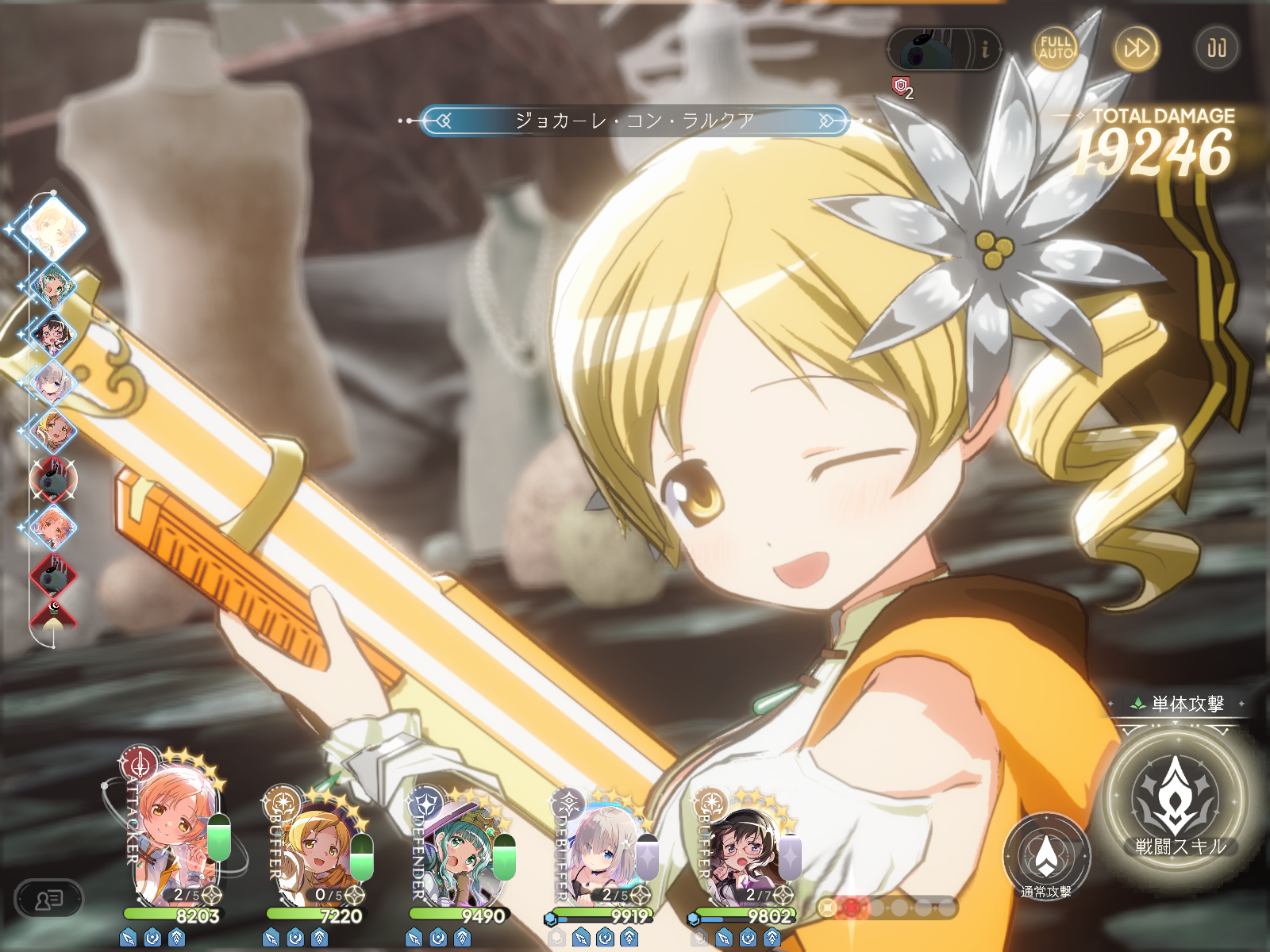Screen dimensions: 1270x952
Task: Pause the battle
Action: pos(1216,48)
